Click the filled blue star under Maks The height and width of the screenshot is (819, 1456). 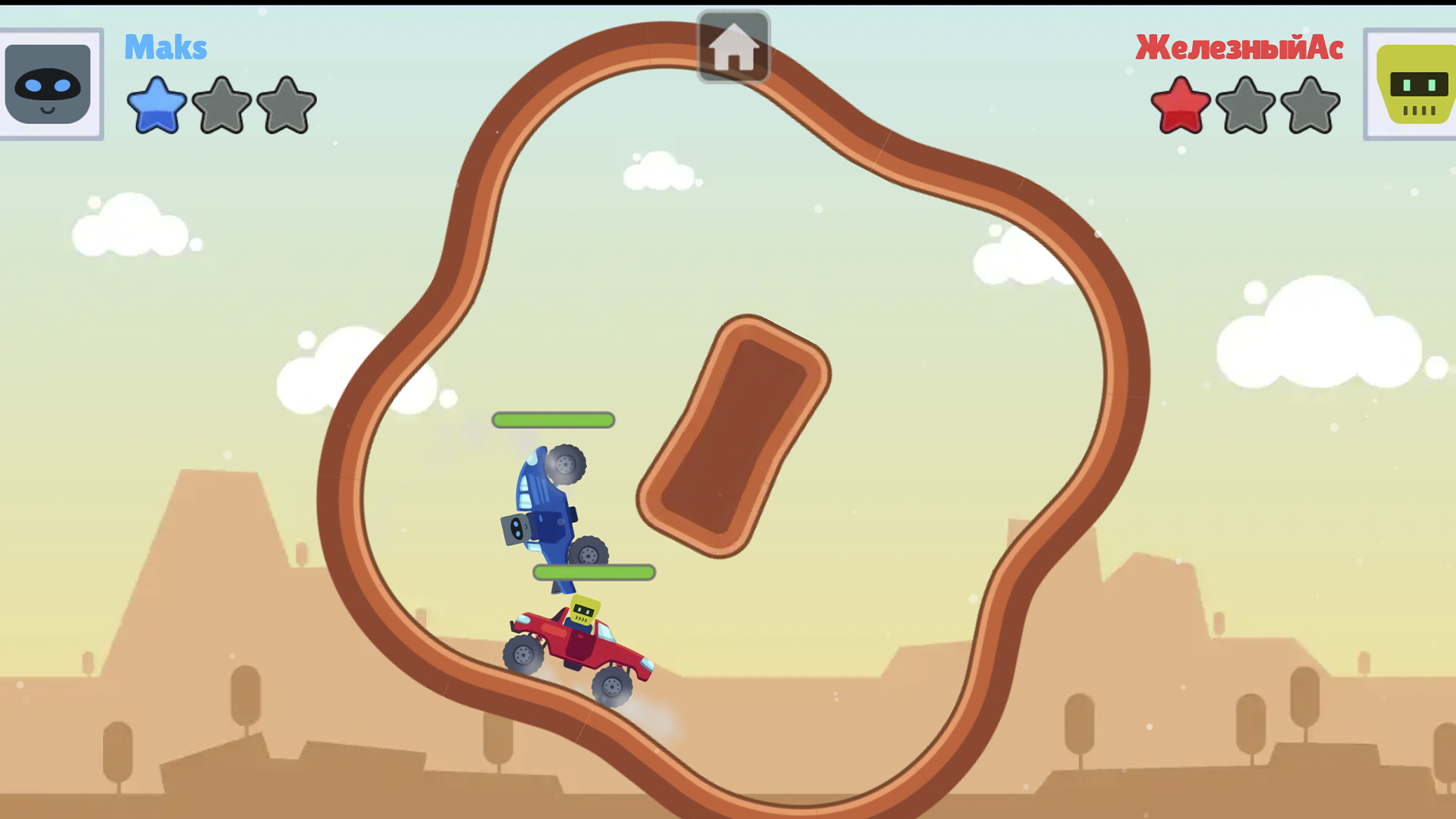[156, 106]
